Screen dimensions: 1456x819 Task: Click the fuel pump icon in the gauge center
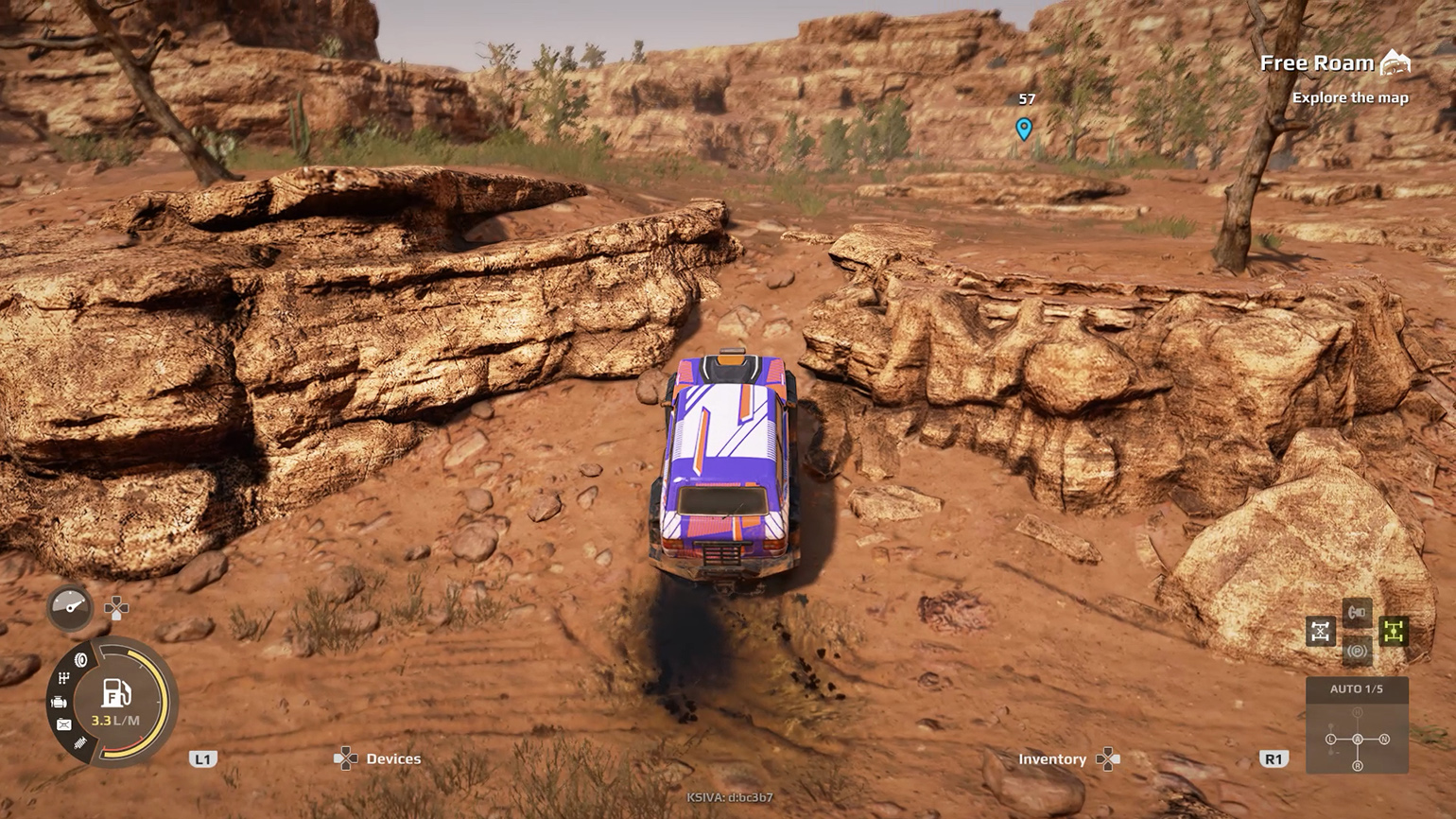point(115,693)
